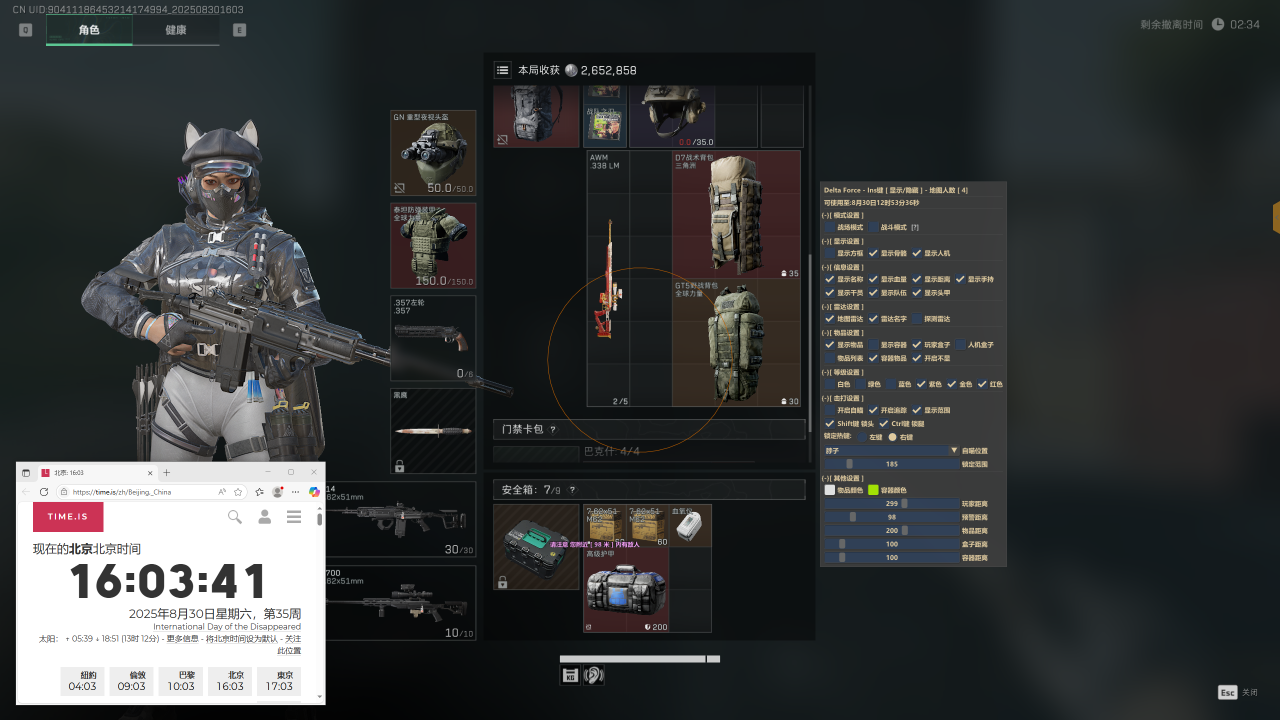Viewport: 1280px width, 720px height.
Task: Click the locked secure container case
Action: pyautogui.click(x=536, y=547)
